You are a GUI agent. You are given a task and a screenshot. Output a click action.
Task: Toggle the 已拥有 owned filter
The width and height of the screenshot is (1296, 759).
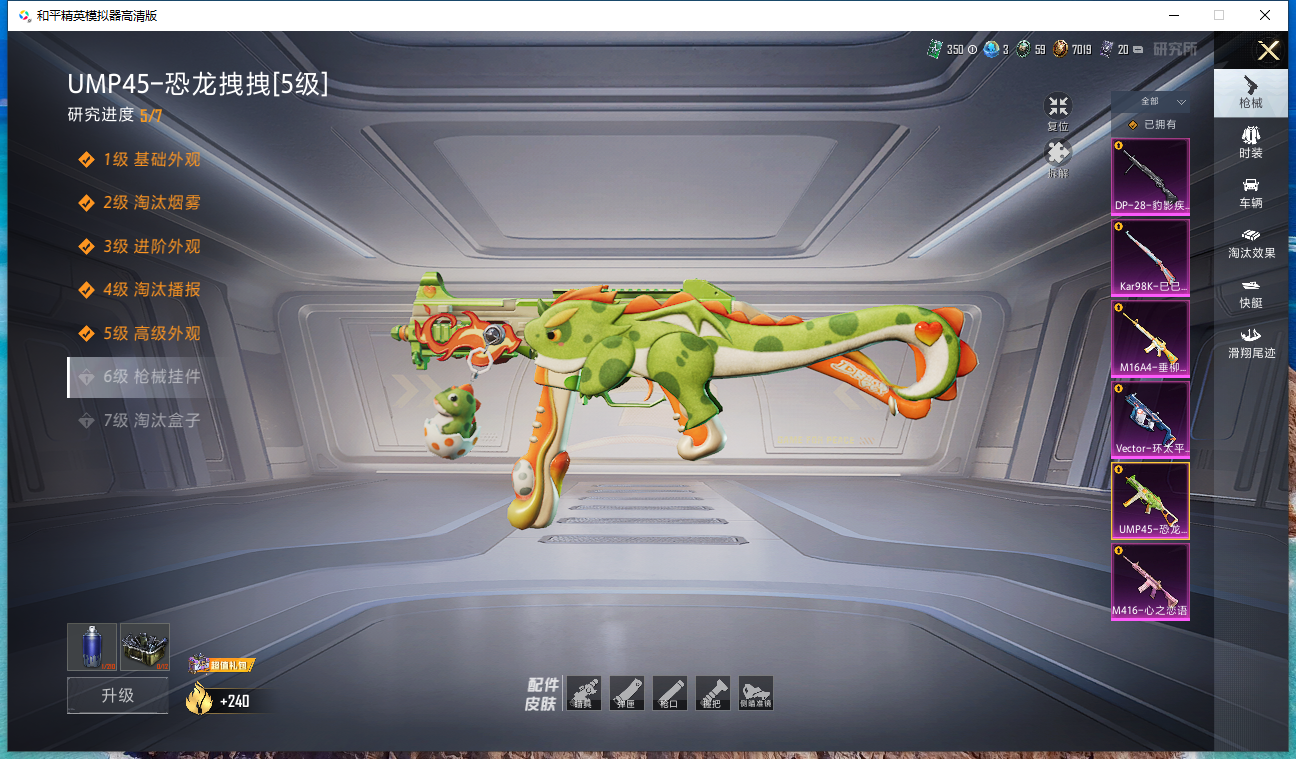coord(1151,125)
